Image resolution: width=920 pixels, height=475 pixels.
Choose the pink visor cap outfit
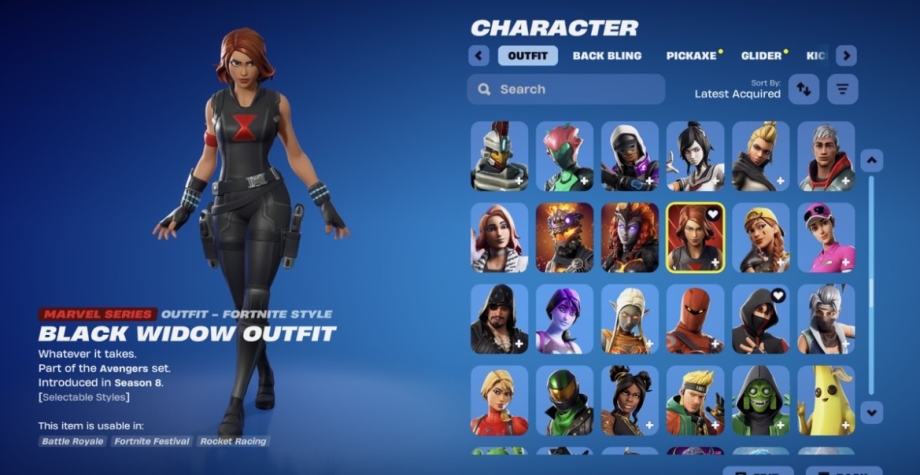tap(826, 238)
